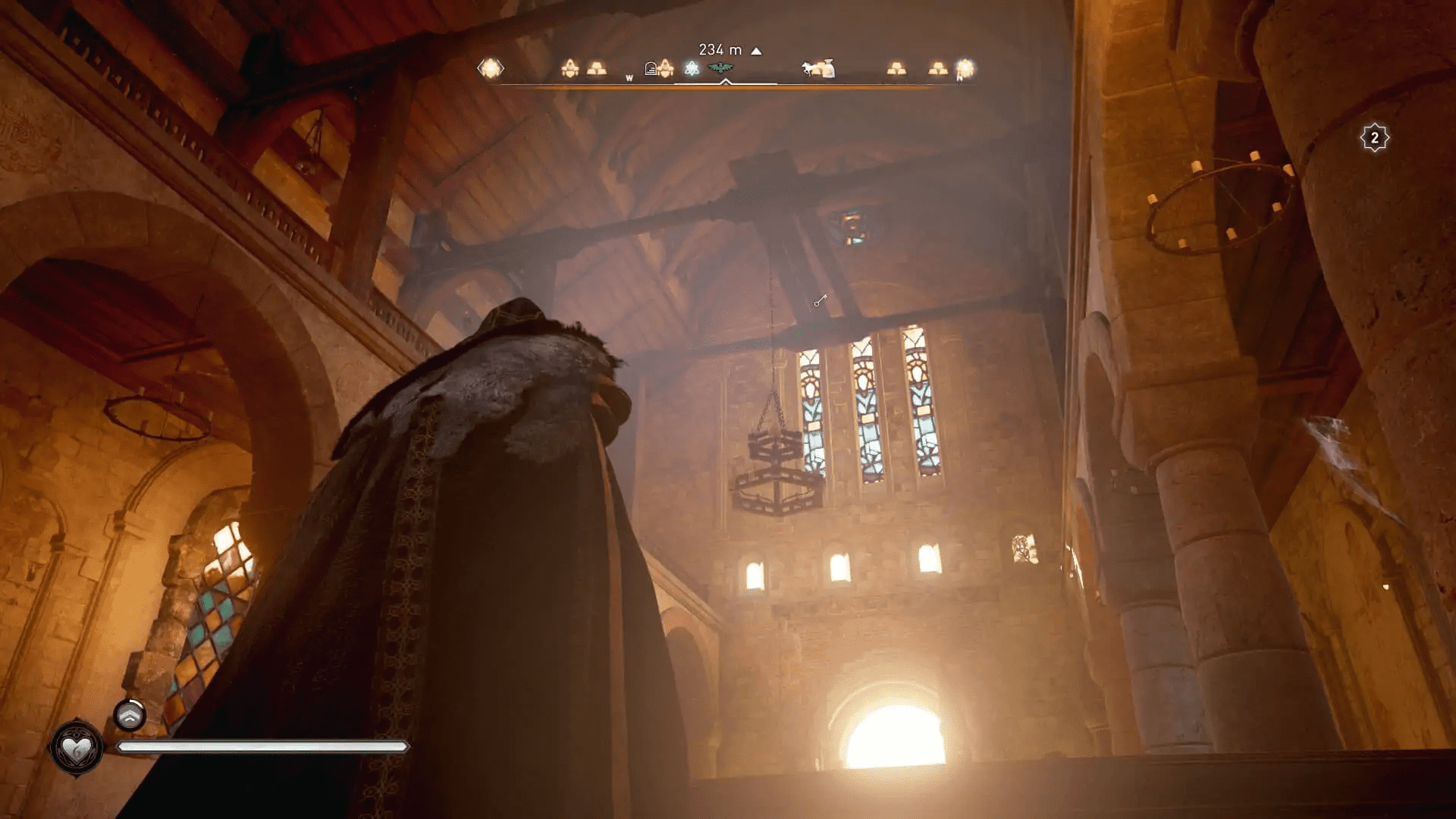The height and width of the screenshot is (819, 1456).
Task: Click the chevron pointer below the compass center
Action: 725,82
